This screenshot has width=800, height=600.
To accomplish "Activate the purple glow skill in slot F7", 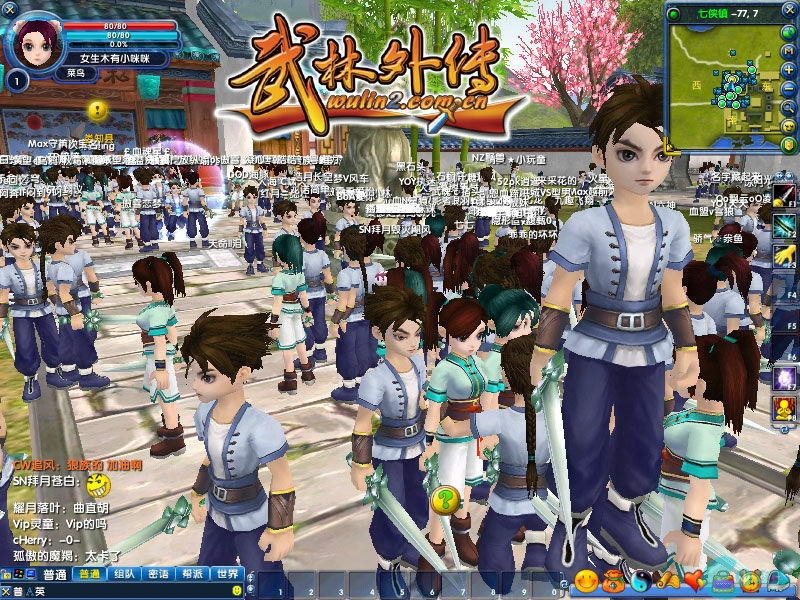I will (783, 378).
